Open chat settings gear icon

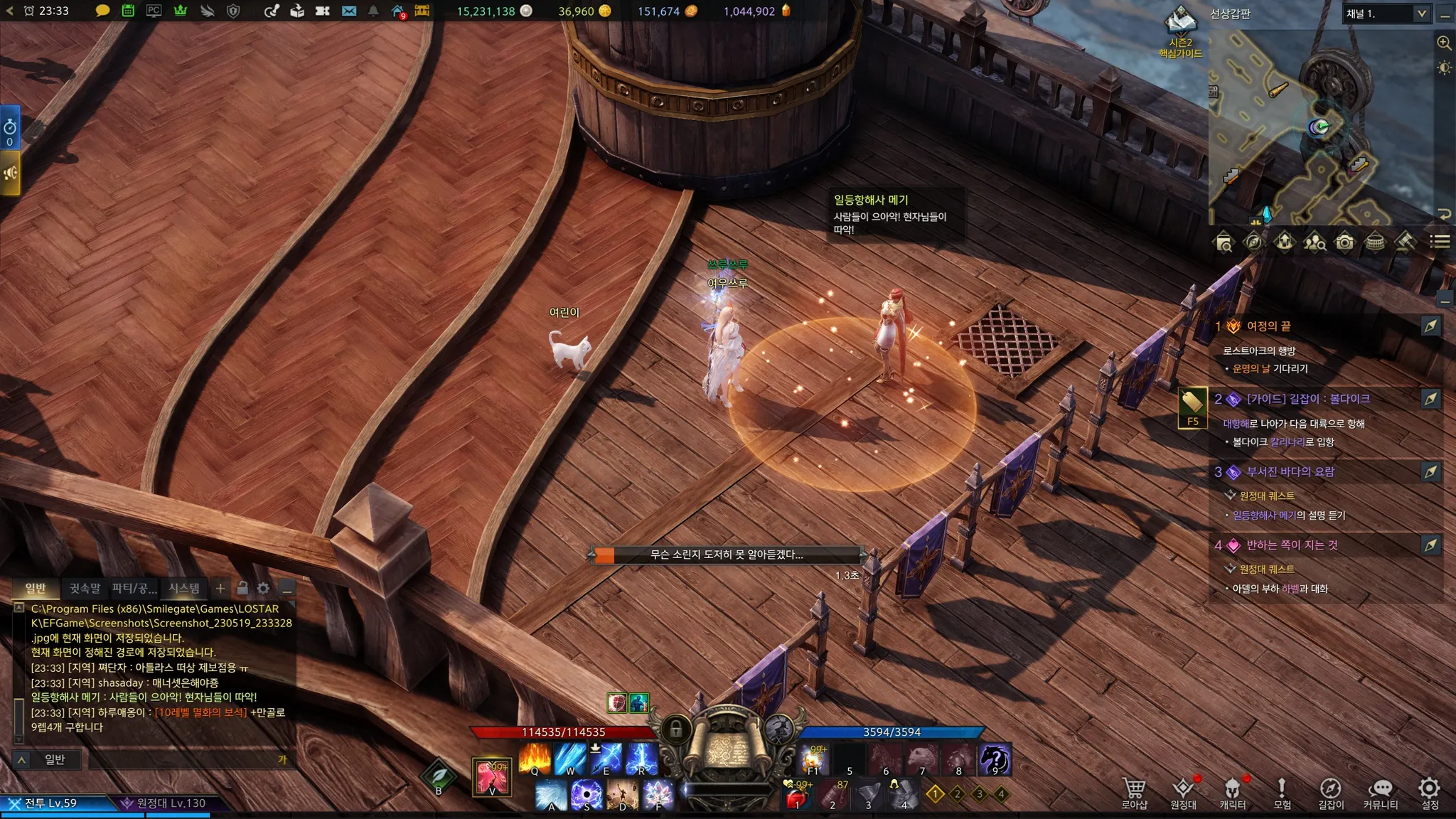coord(263,588)
